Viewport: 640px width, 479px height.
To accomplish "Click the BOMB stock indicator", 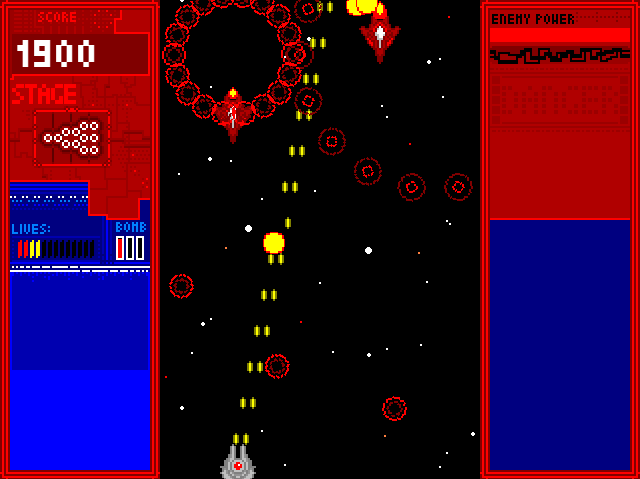I will 130,247.
